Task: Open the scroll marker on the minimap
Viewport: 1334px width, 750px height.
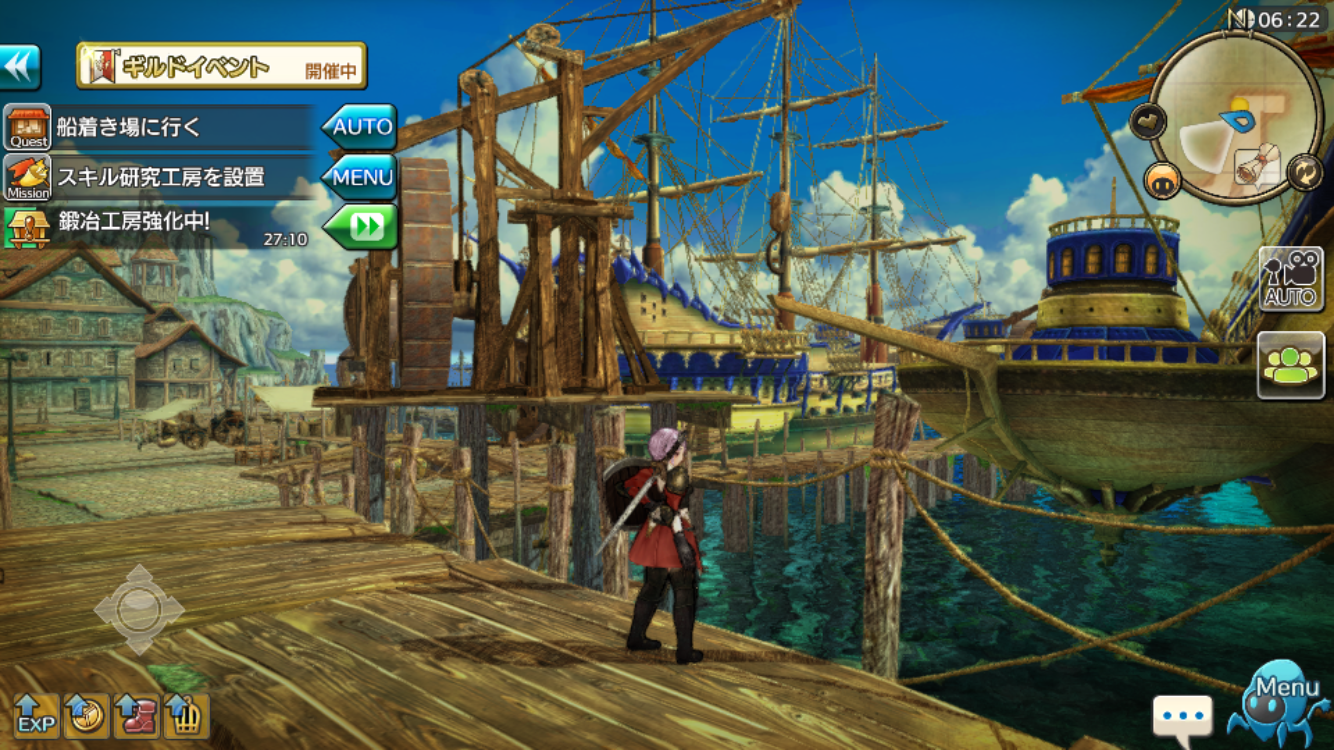Action: coord(1258,167)
